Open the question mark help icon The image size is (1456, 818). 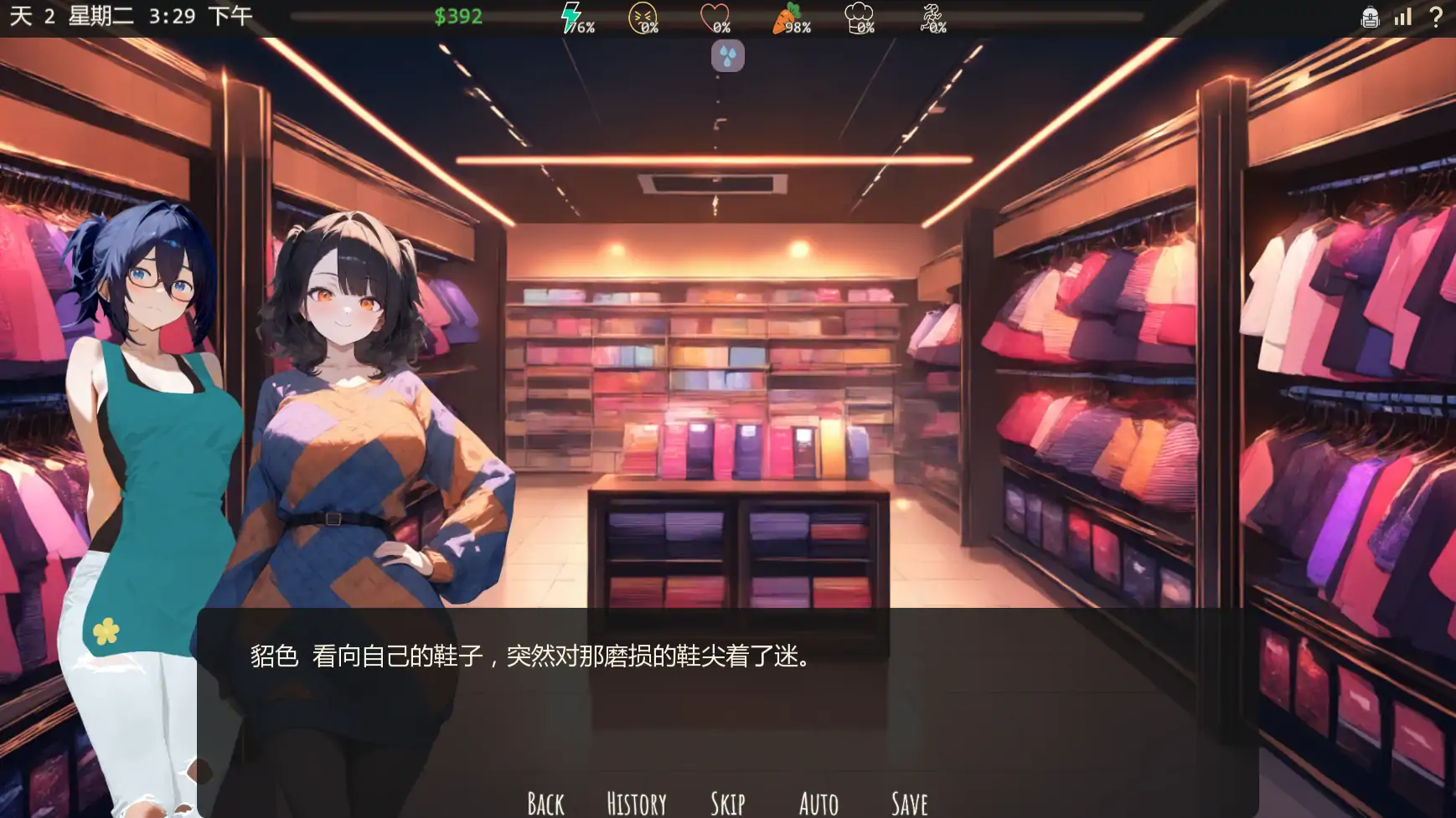tap(1434, 17)
